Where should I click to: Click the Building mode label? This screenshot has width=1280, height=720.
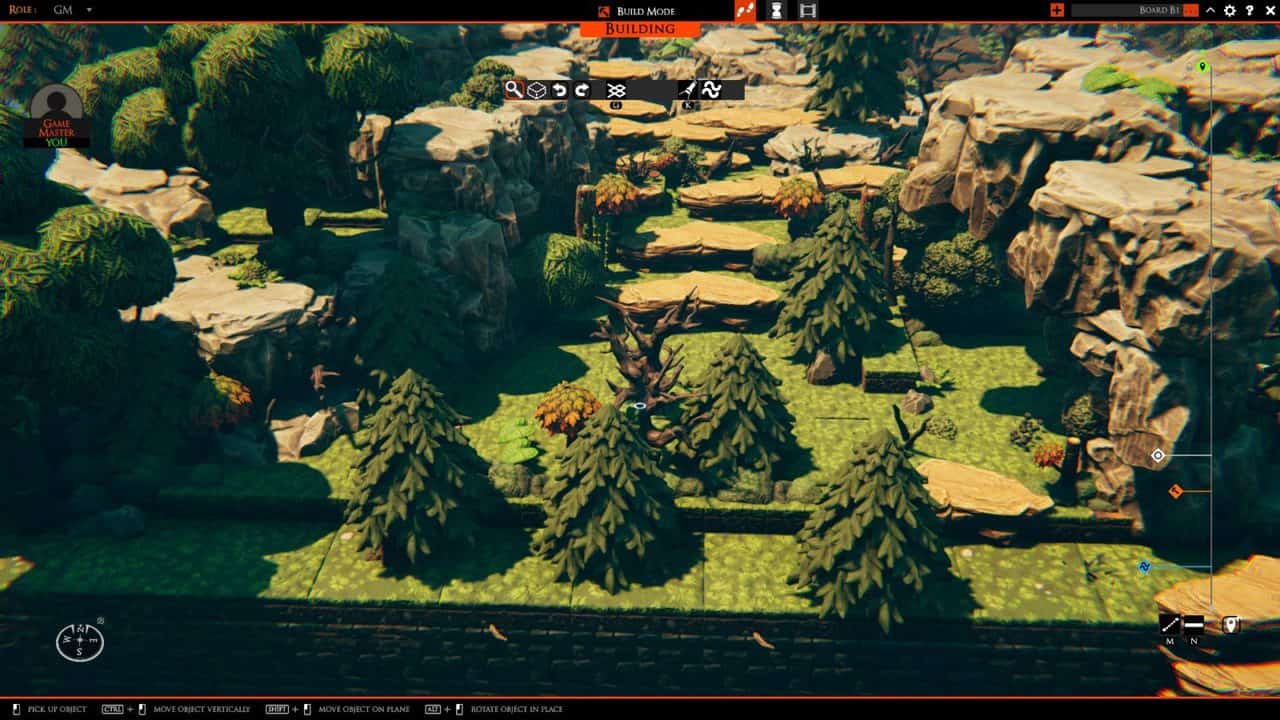coord(639,30)
